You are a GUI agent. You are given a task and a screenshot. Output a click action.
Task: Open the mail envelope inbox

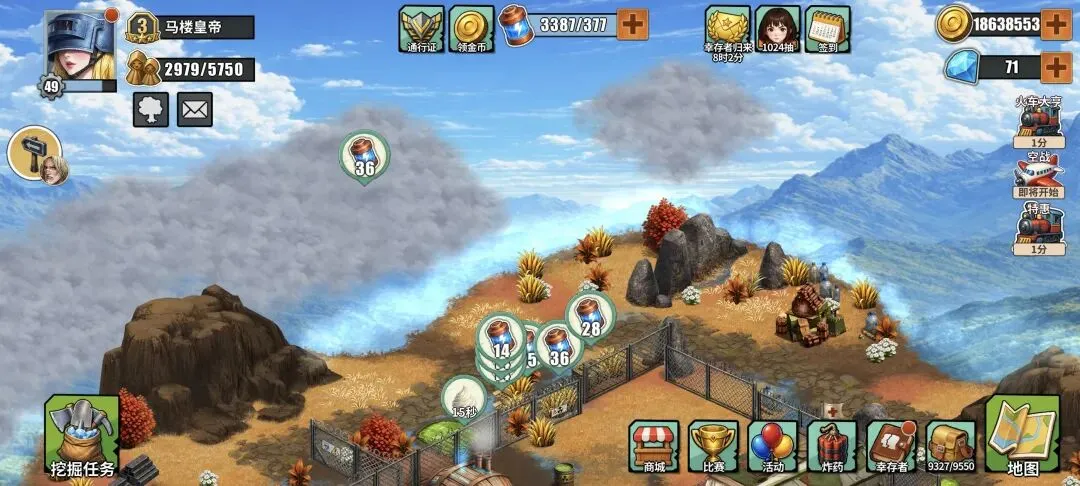coord(195,109)
